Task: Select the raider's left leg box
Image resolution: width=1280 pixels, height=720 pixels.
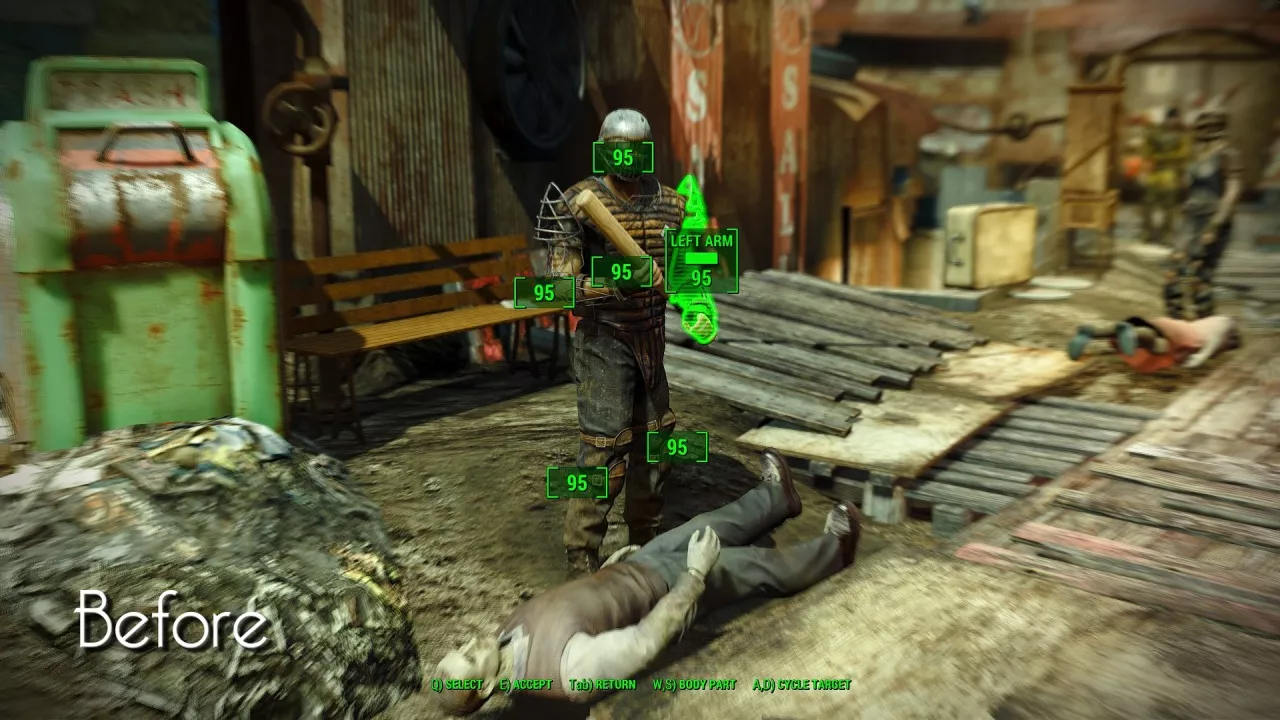Action: coord(677,447)
